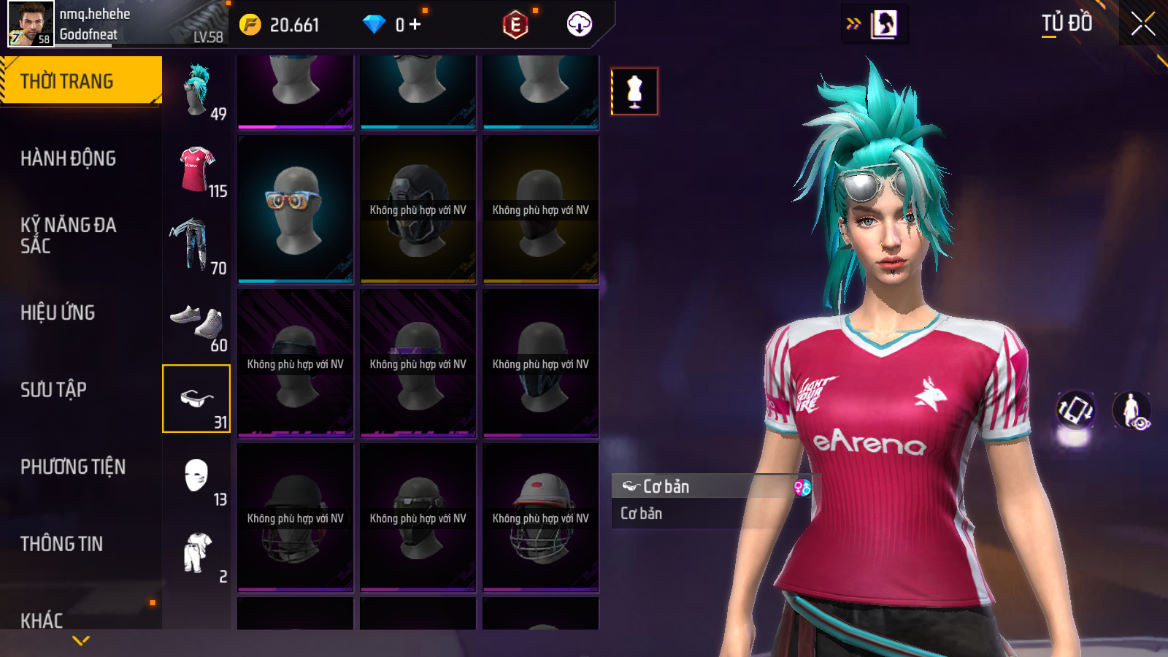Choose the hair category with 49 items
Viewport: 1168px width, 657px height.
coord(196,90)
